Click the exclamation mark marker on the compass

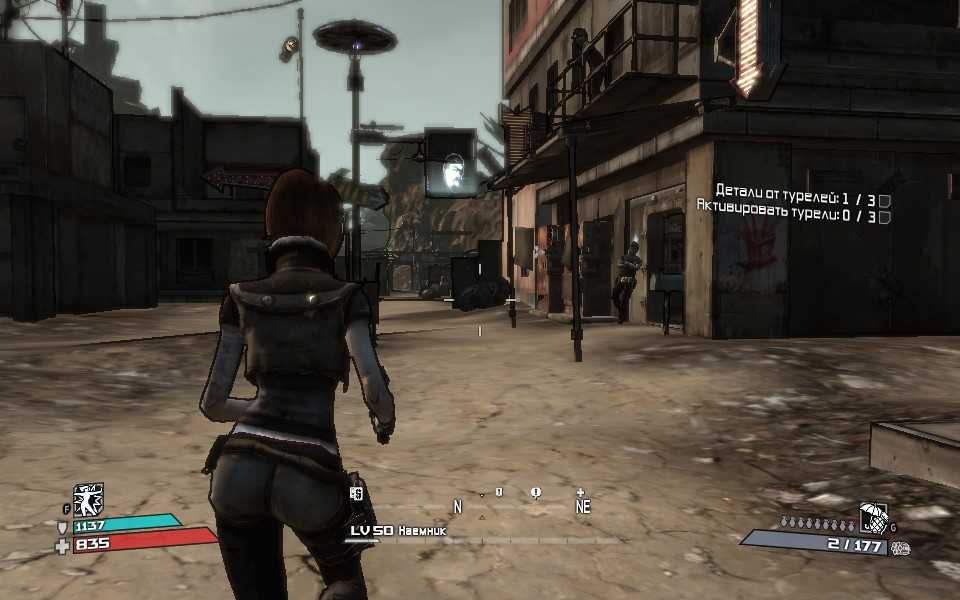536,492
